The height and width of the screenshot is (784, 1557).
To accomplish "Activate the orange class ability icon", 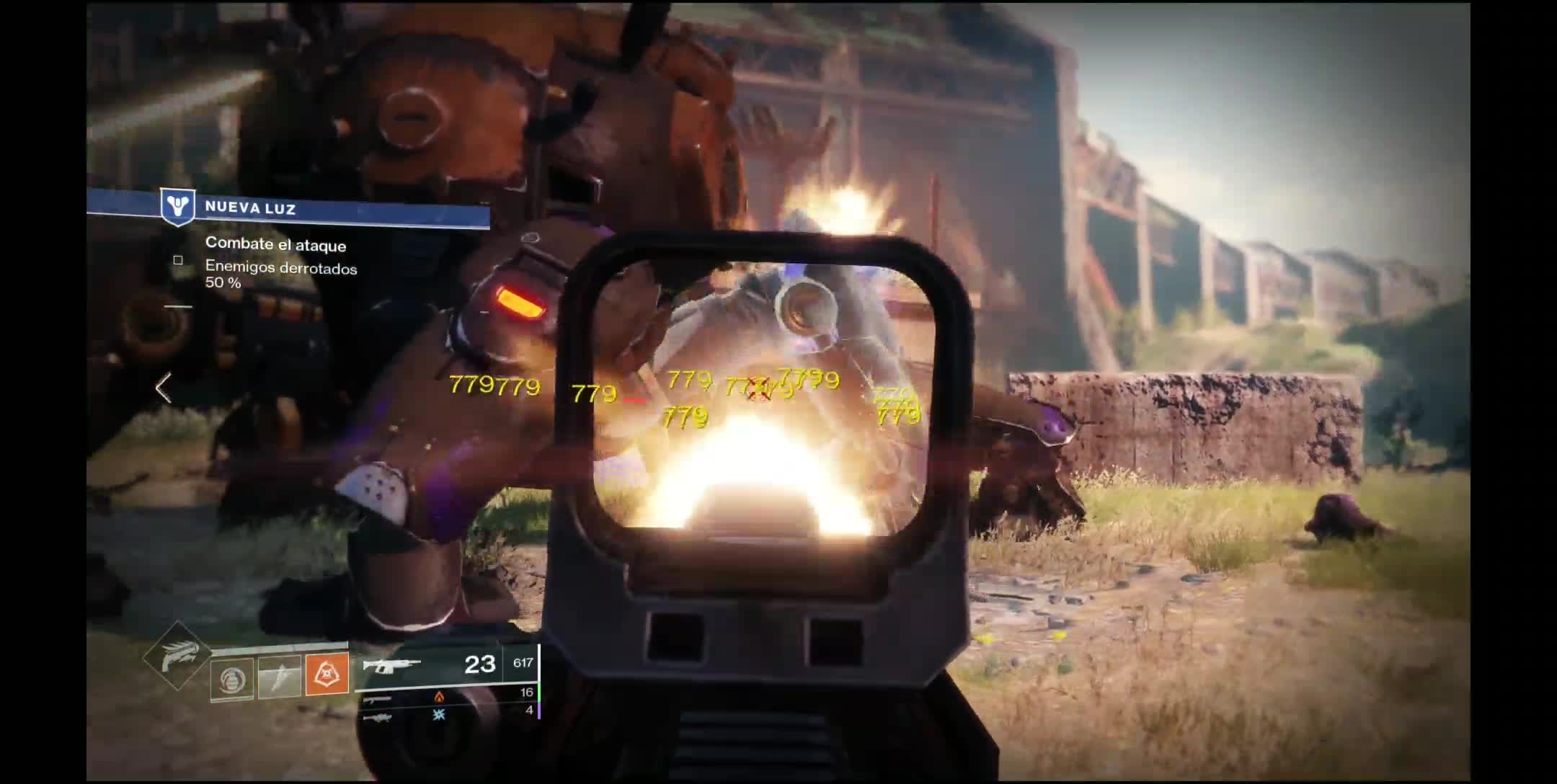I will 327,674.
